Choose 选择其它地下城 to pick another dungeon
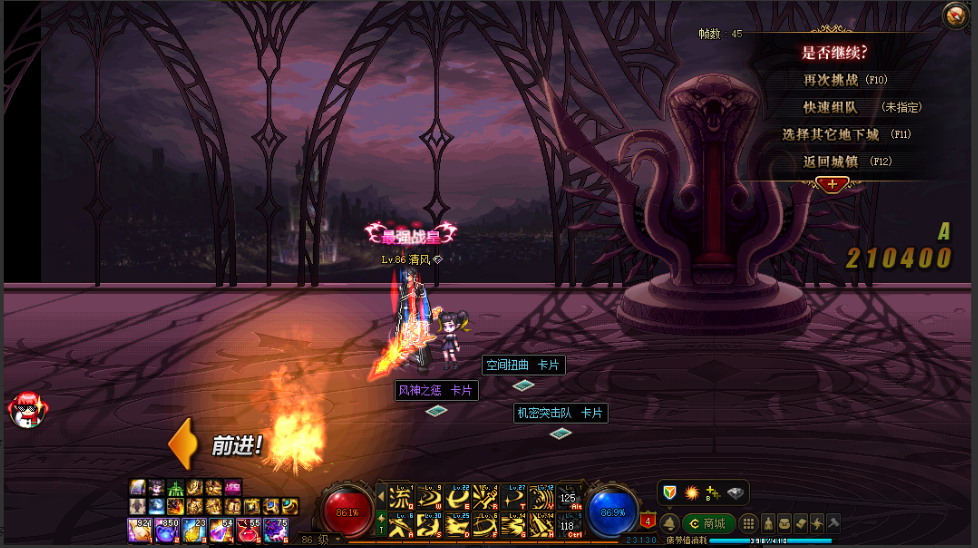Screen dimensions: 978x548 (830, 134)
